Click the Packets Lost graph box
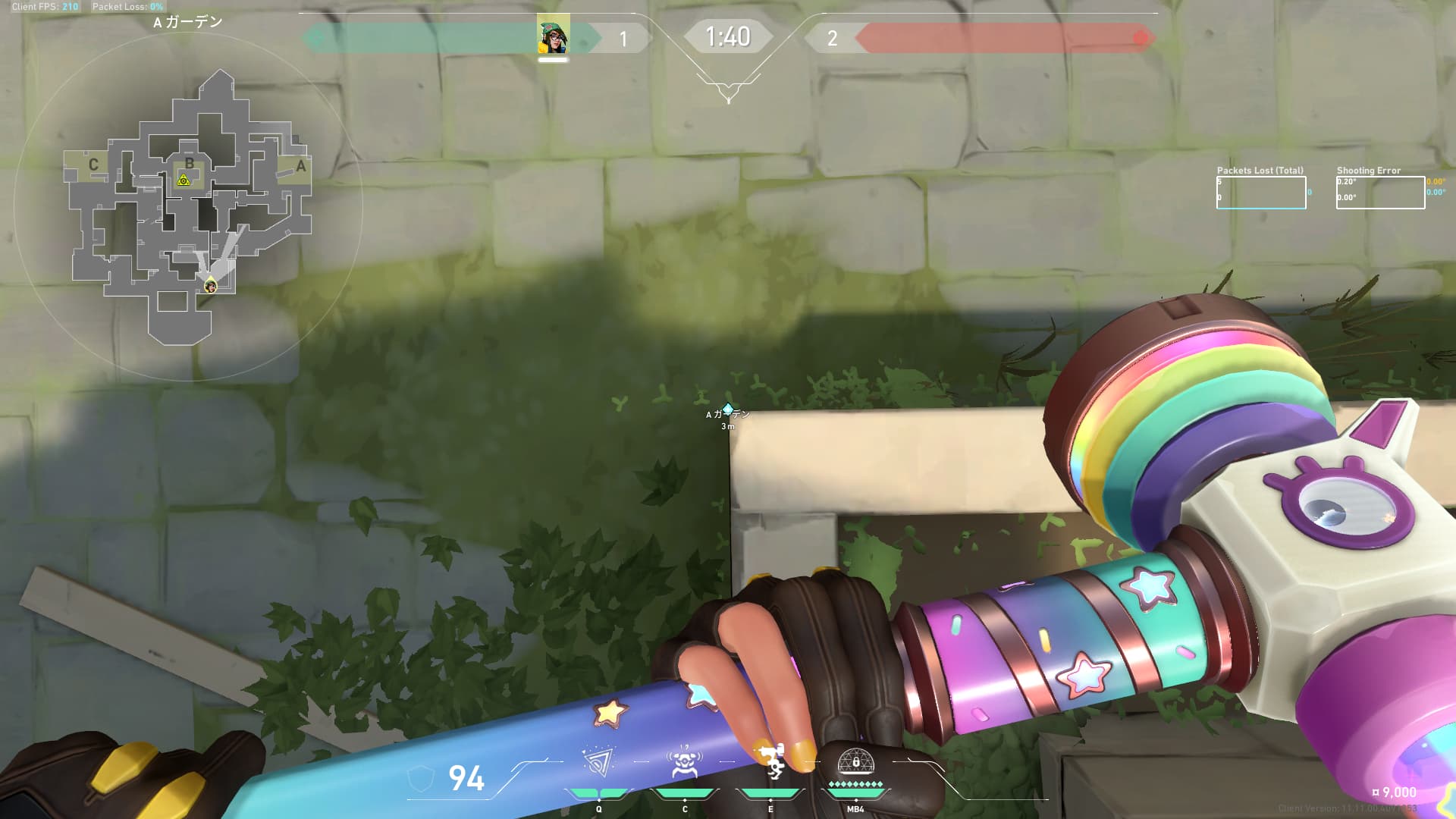1456x819 pixels. tap(1260, 193)
